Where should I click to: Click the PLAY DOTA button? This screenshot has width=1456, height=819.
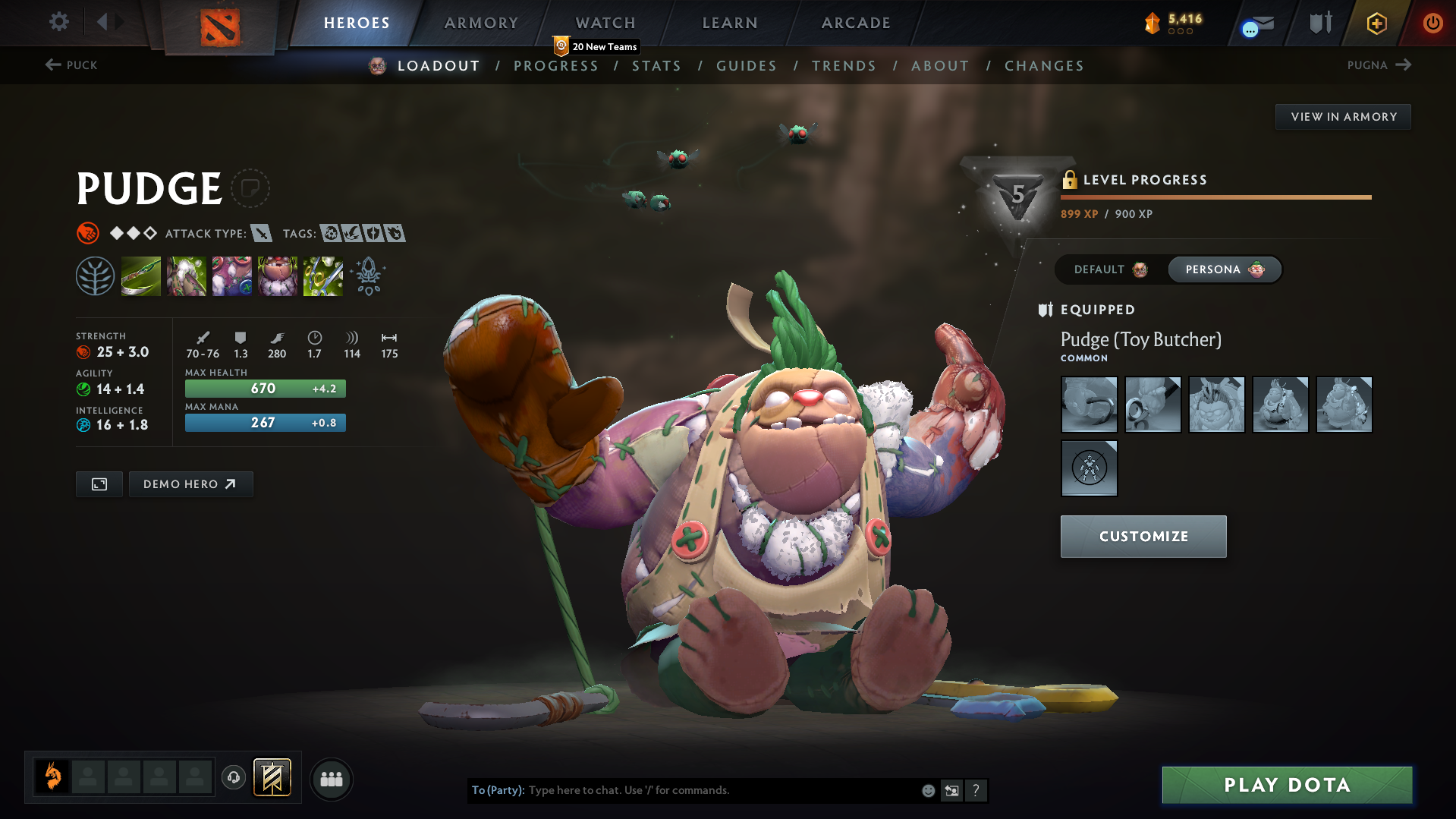tap(1287, 785)
